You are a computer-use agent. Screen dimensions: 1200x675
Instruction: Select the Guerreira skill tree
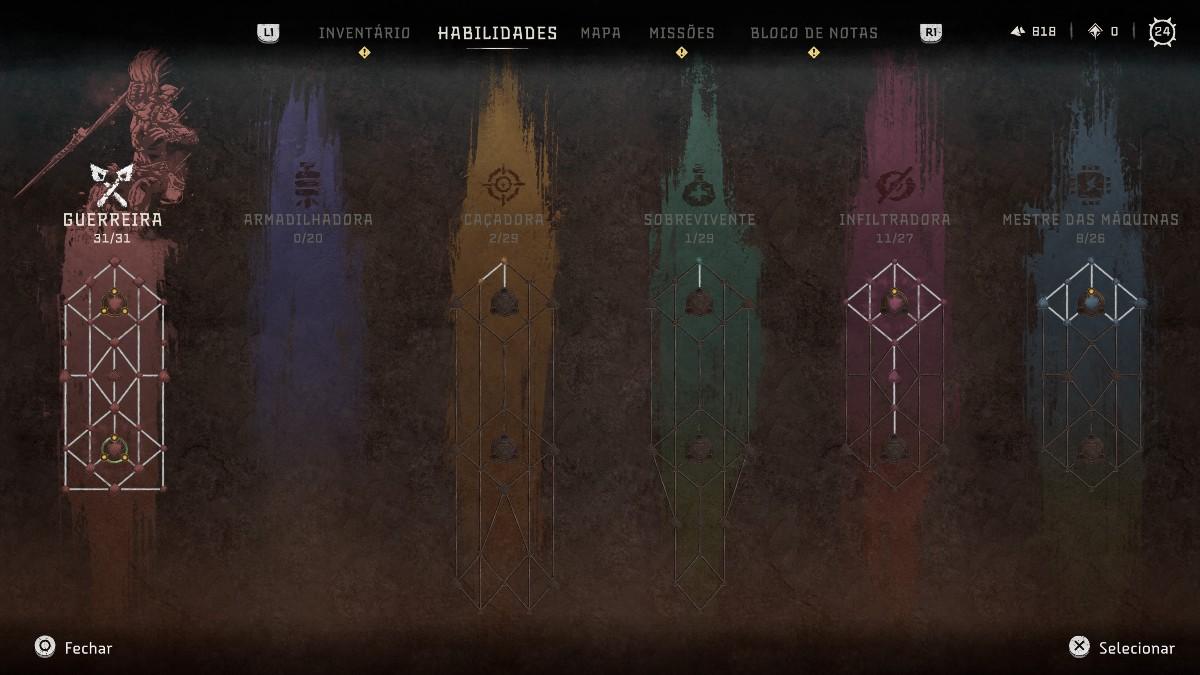tap(113, 219)
